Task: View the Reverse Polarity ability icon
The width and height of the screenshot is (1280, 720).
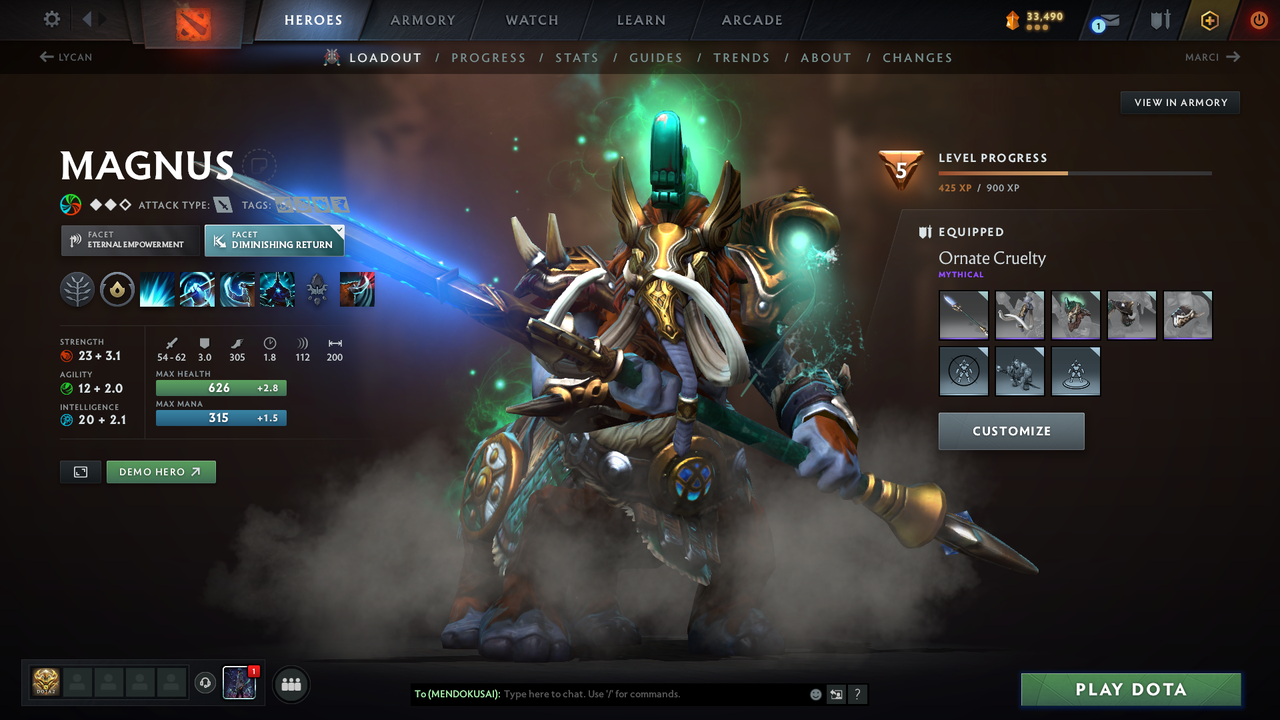Action: point(276,289)
